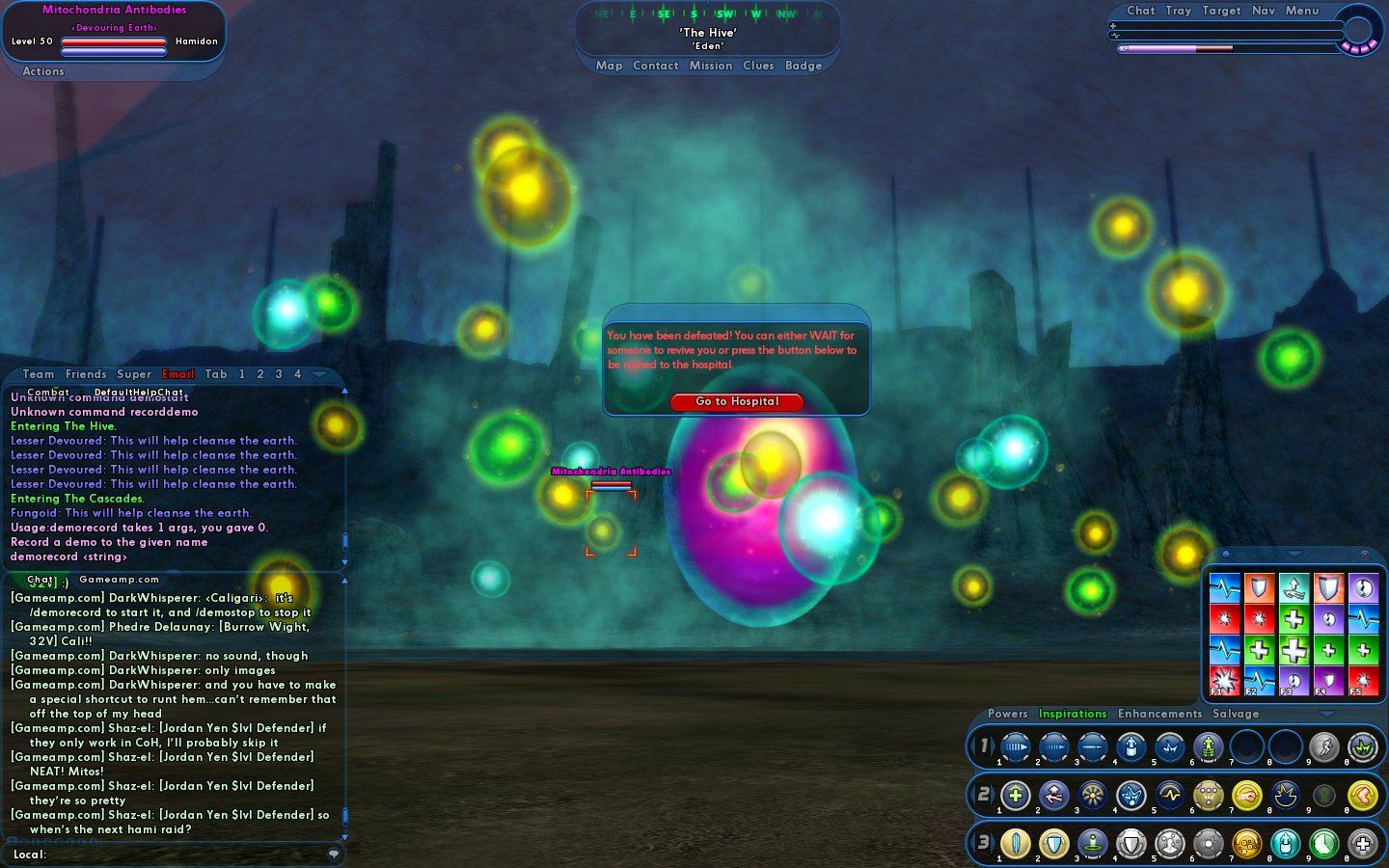Open the Nav window toggle
This screenshot has height=868, width=1389.
[1264, 11]
